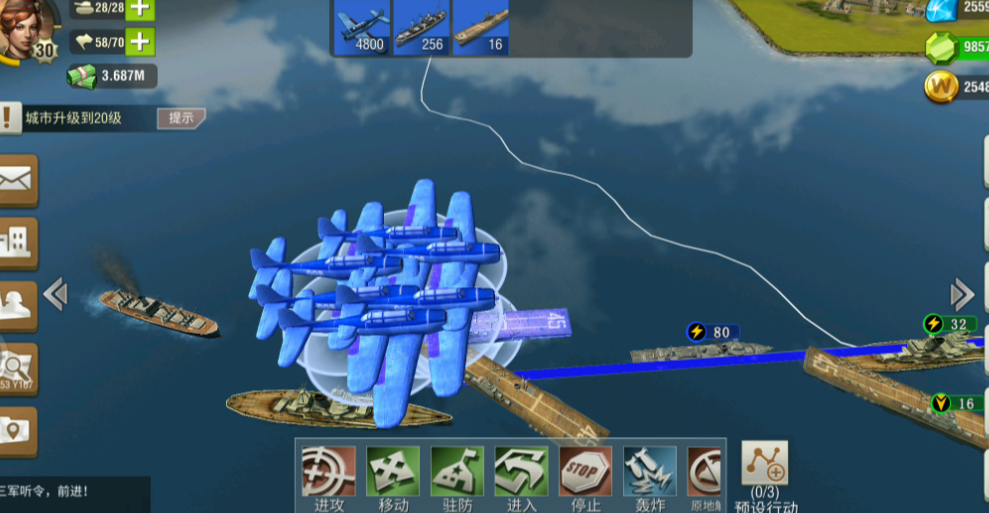Screen dimensions: 989x513
Task: Choose the 移动 move command
Action: (392, 471)
